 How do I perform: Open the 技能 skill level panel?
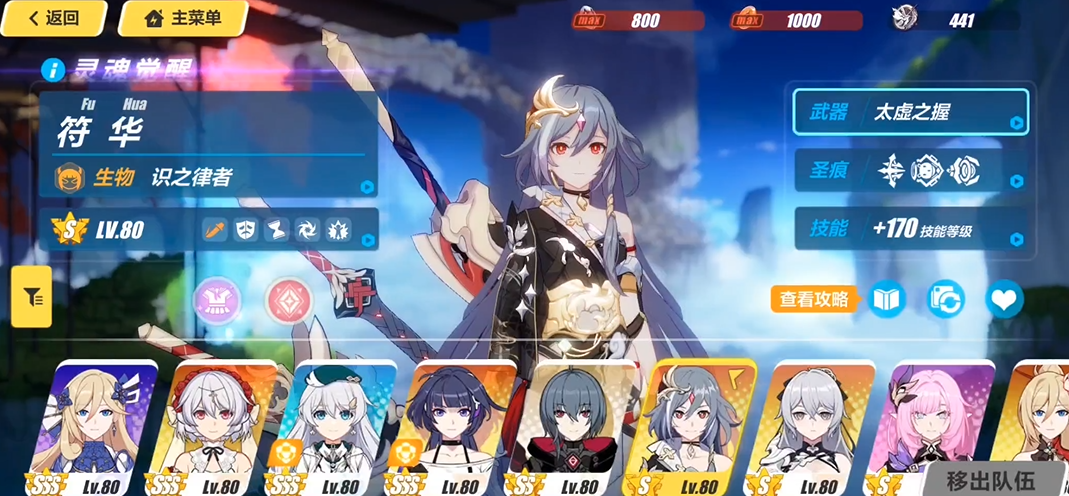click(910, 230)
